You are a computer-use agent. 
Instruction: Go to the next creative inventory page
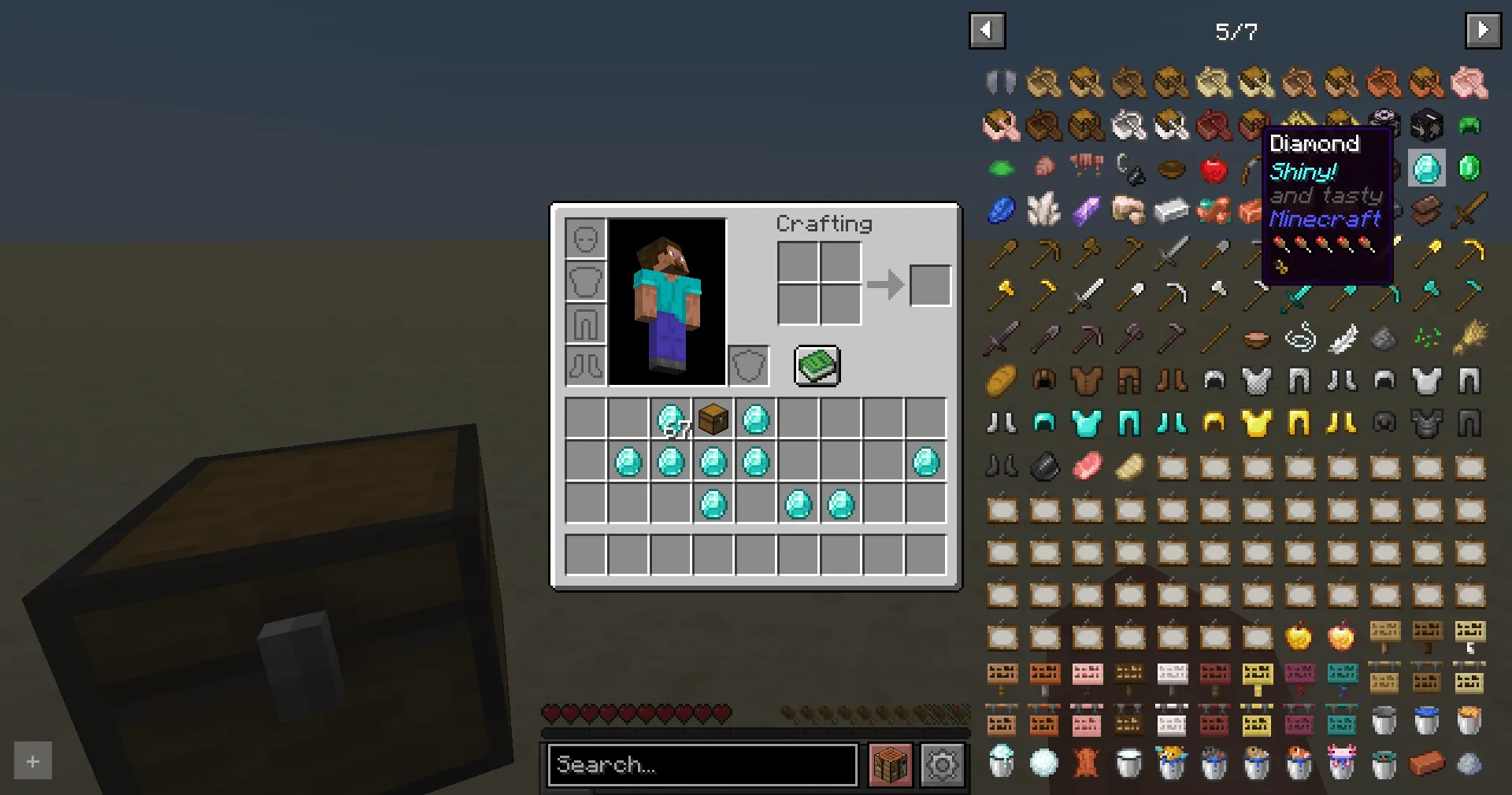click(1482, 30)
